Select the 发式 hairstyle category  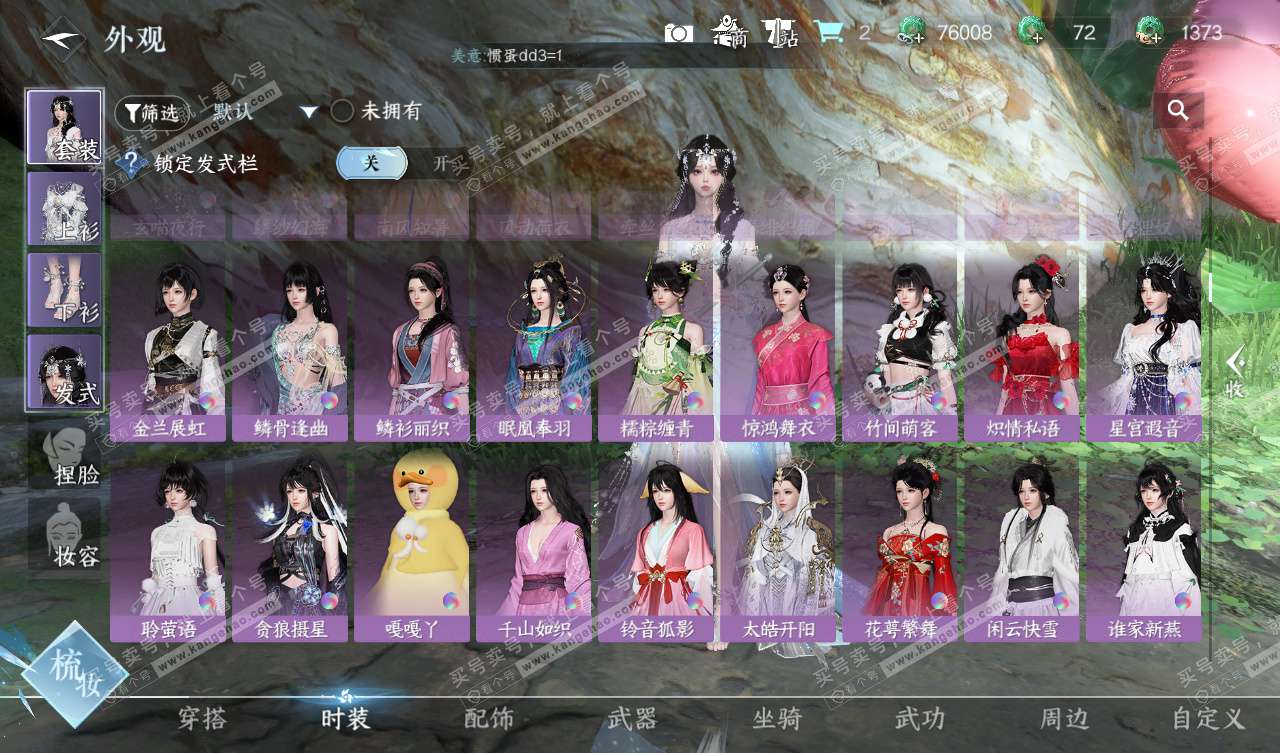click(64, 371)
